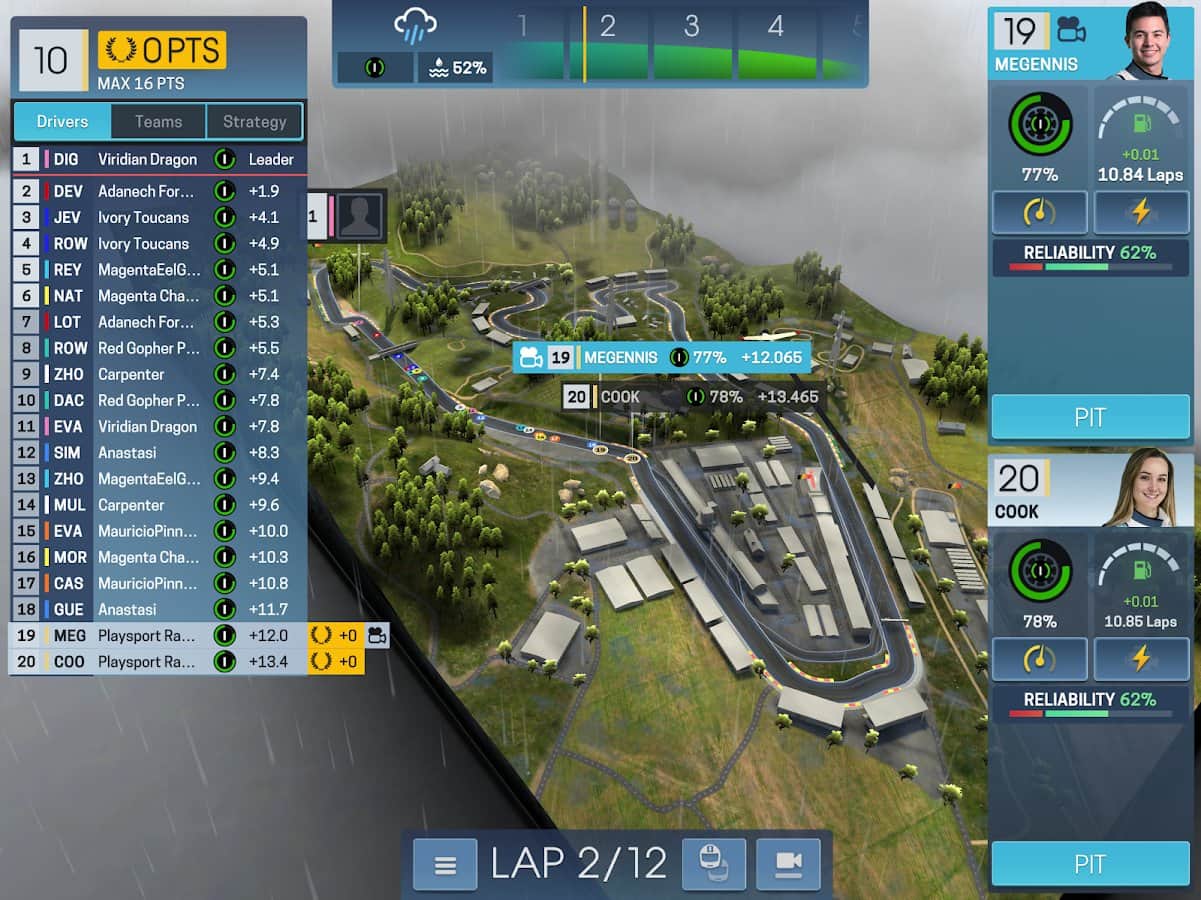1201x900 pixels.
Task: Select leader DIG in standings
Action: coord(158,159)
